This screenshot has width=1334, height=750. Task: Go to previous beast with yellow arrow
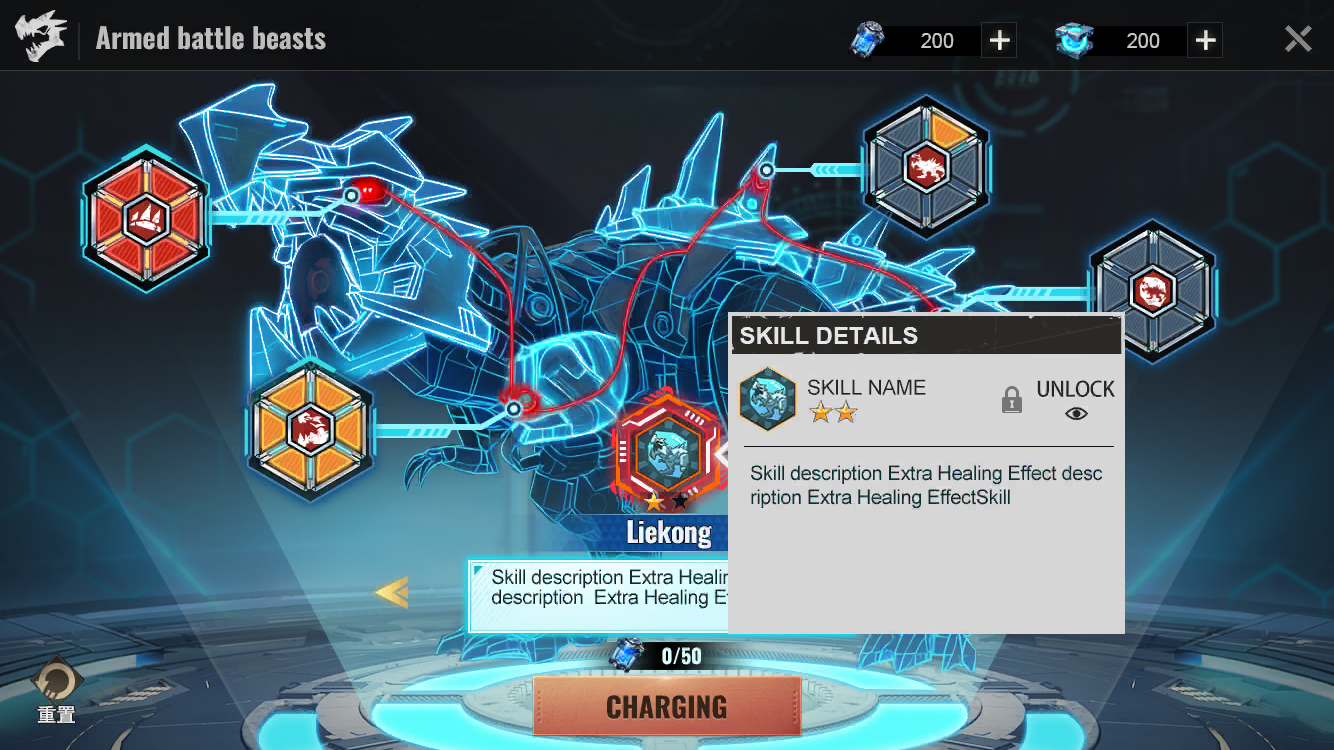[x=391, y=592]
